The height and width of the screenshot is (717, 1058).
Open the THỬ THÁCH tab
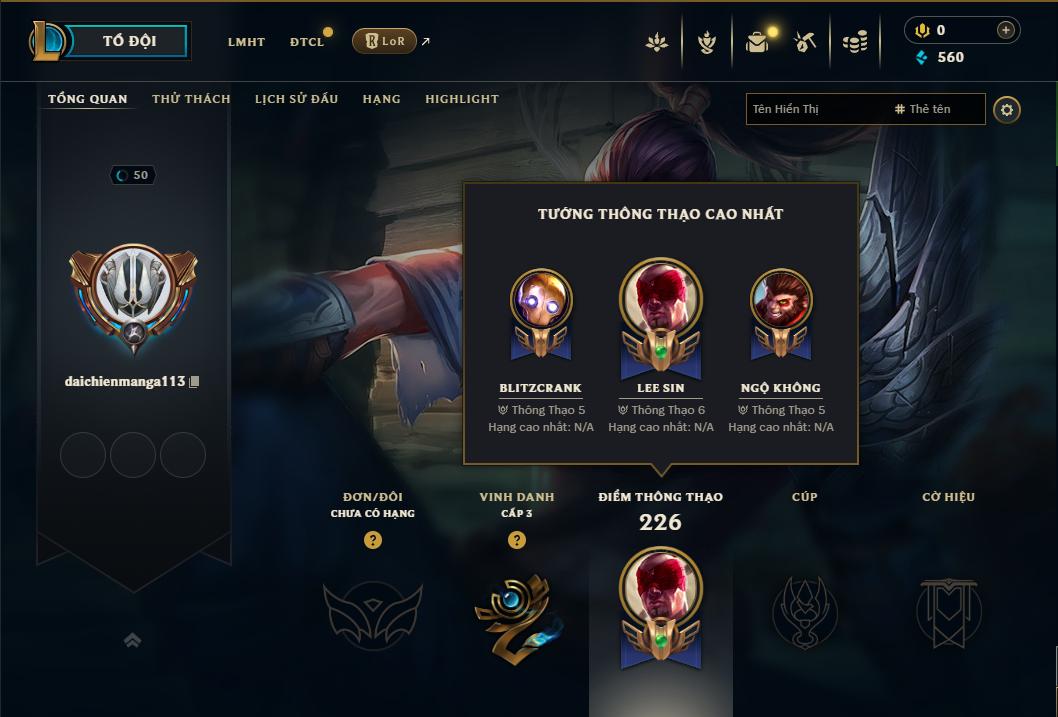click(191, 99)
